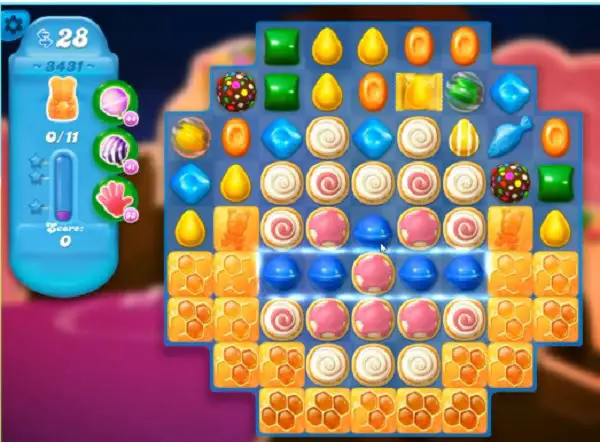
Task: Pick the yellow candy inside a bubble
Action: pos(188,135)
